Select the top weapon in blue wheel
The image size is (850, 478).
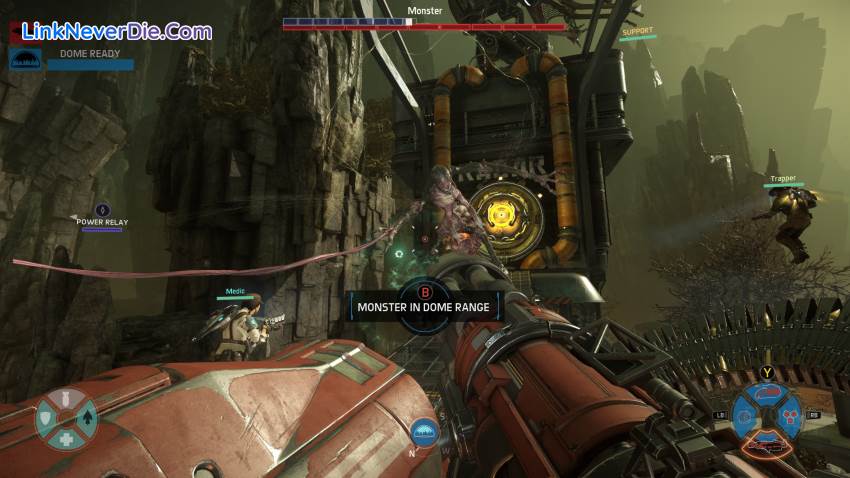(767, 394)
